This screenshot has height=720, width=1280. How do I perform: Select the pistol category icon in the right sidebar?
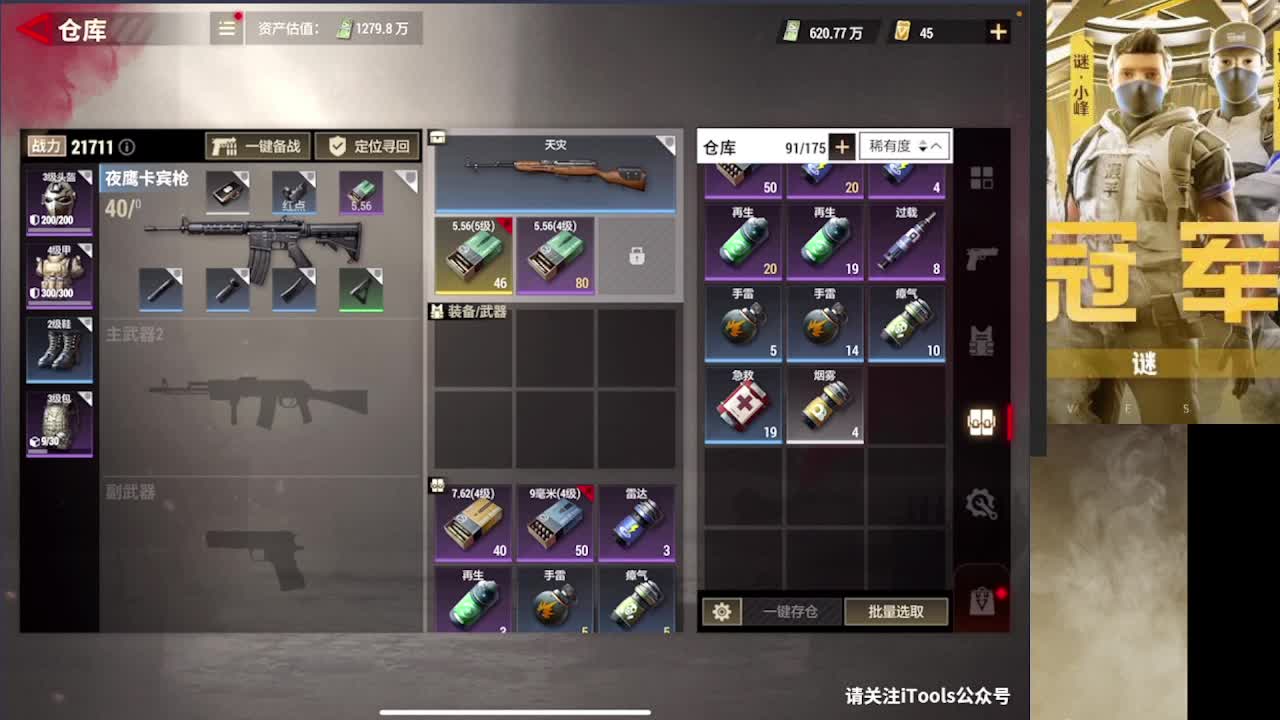tap(981, 257)
